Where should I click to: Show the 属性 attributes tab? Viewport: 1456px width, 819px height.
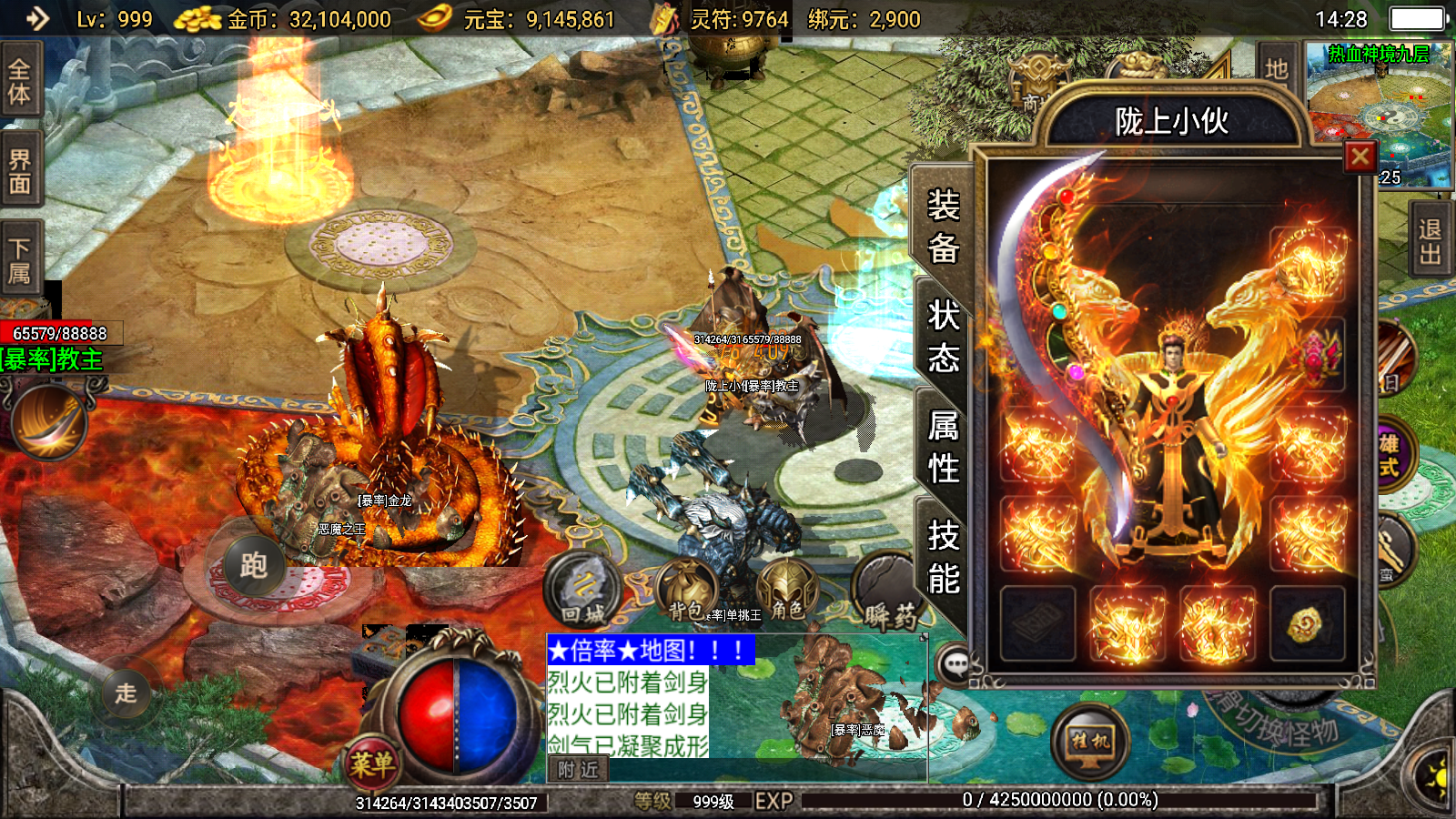(x=943, y=446)
